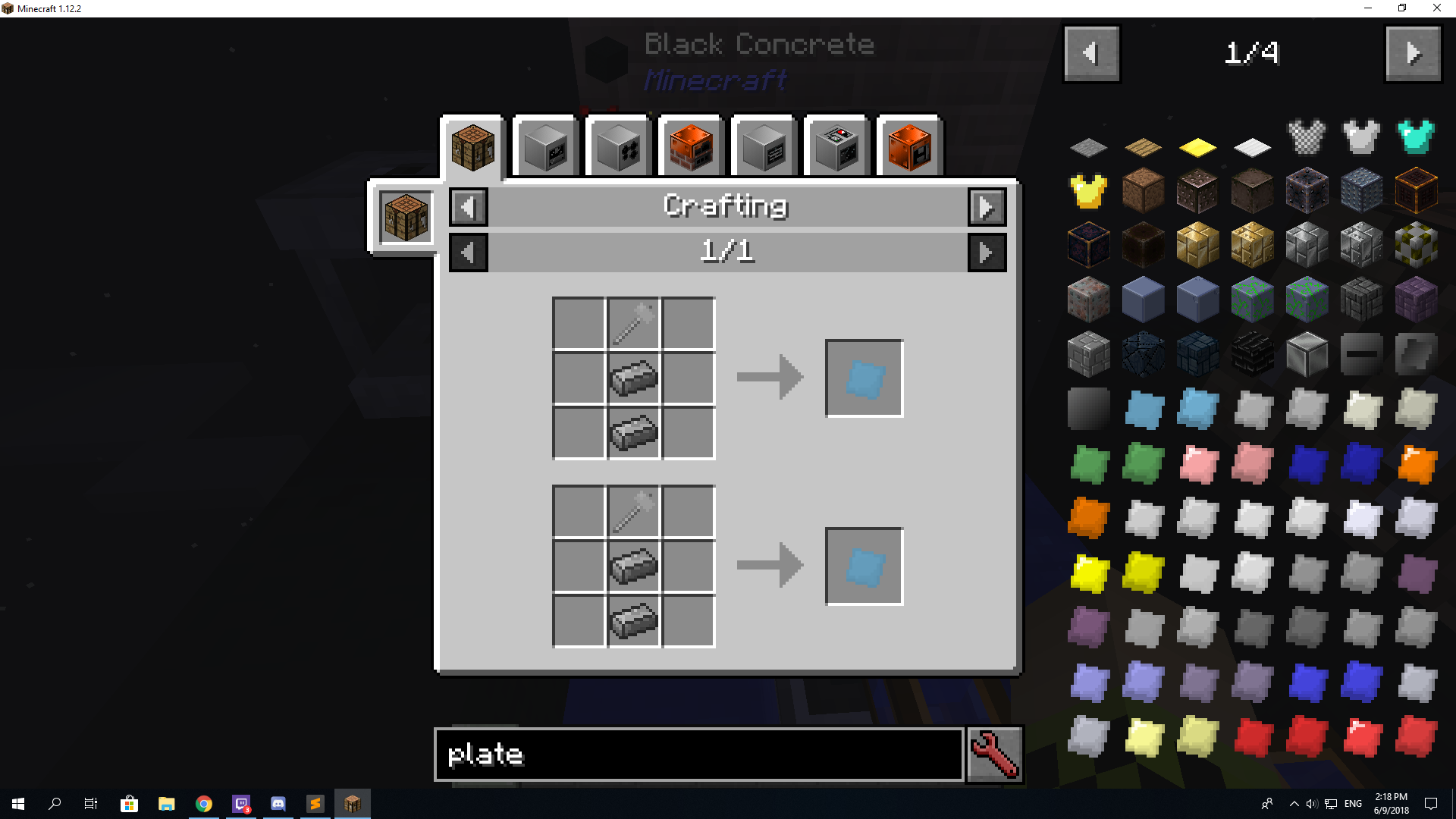The height and width of the screenshot is (819, 1456).
Task: Click the golden pressure plate item
Action: 1197,146
